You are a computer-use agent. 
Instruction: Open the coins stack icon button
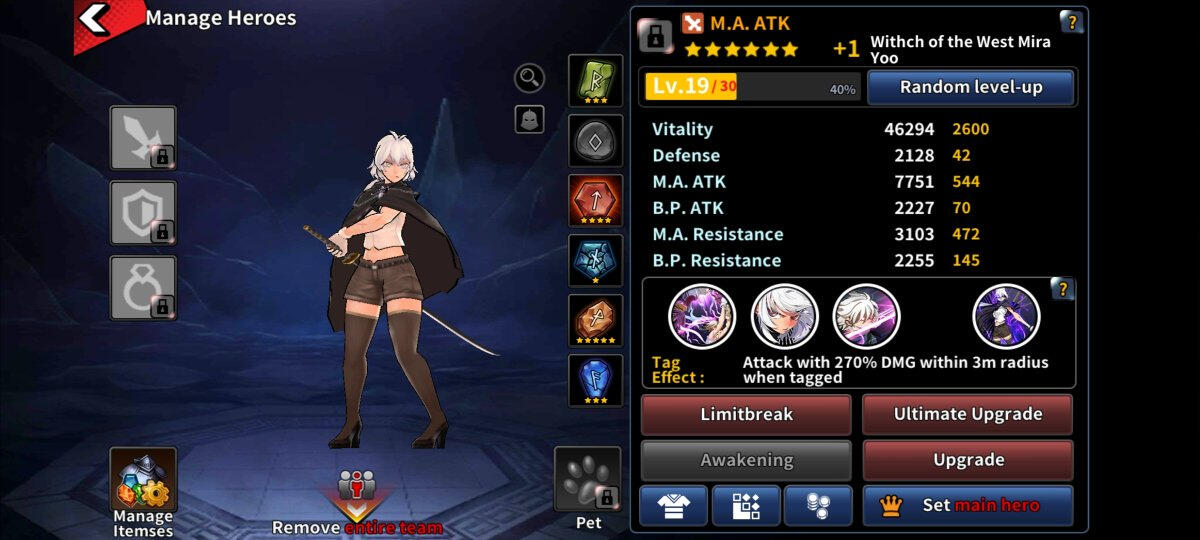818,506
